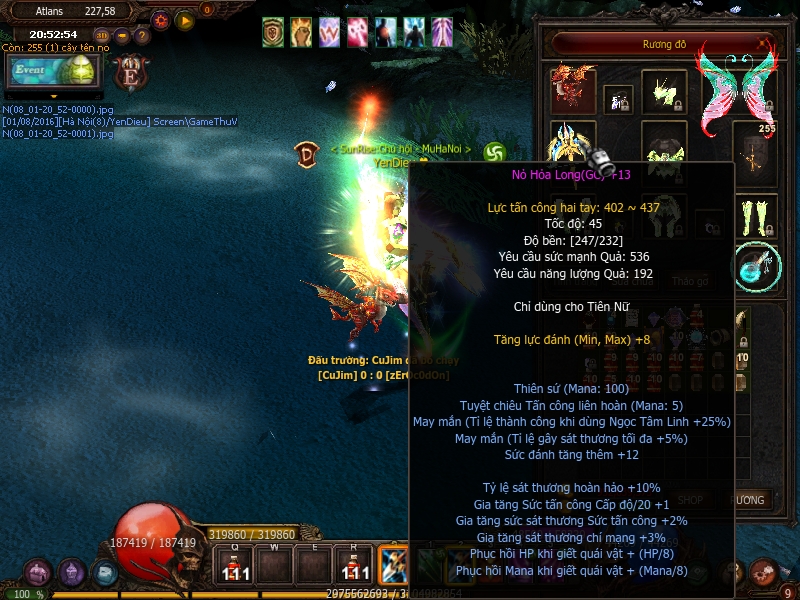
Task: Click the green swirl icon beside guild name
Action: (493, 153)
